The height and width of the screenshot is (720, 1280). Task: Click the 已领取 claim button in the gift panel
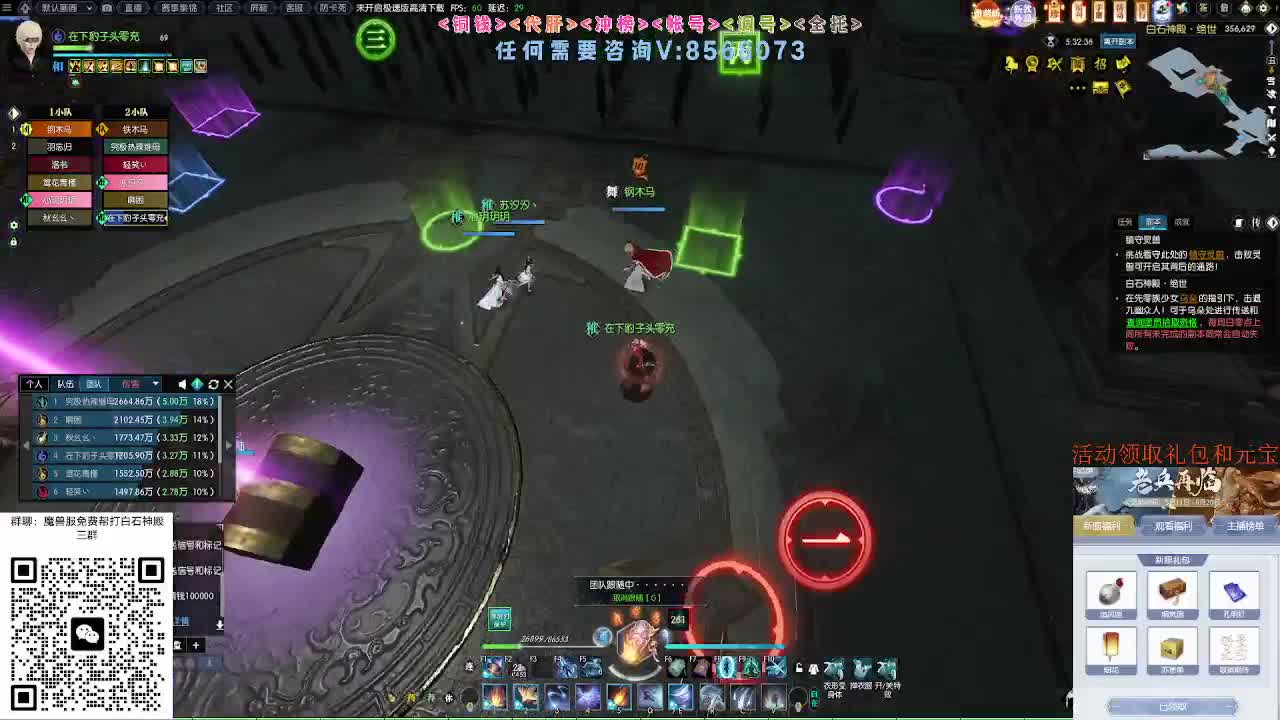click(x=1173, y=706)
